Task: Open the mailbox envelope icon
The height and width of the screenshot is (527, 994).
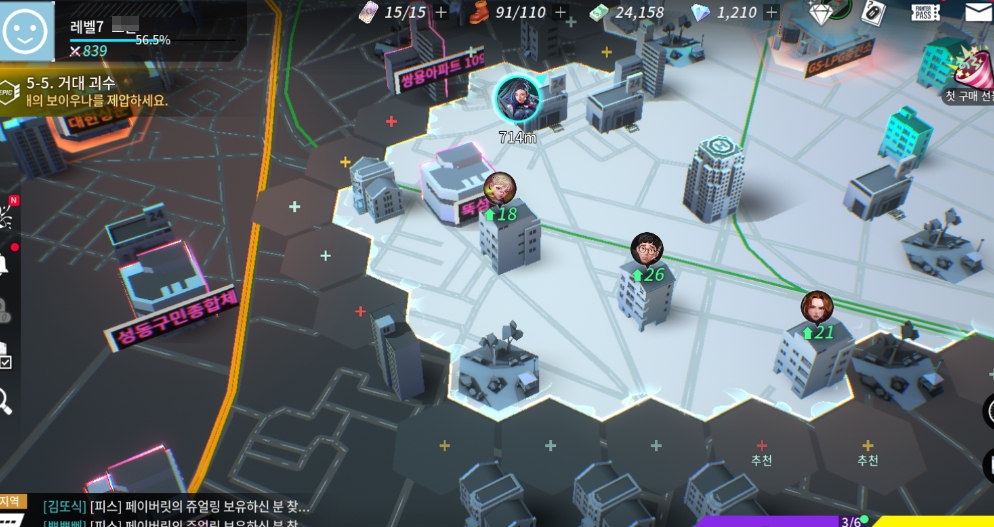Action: point(978,12)
